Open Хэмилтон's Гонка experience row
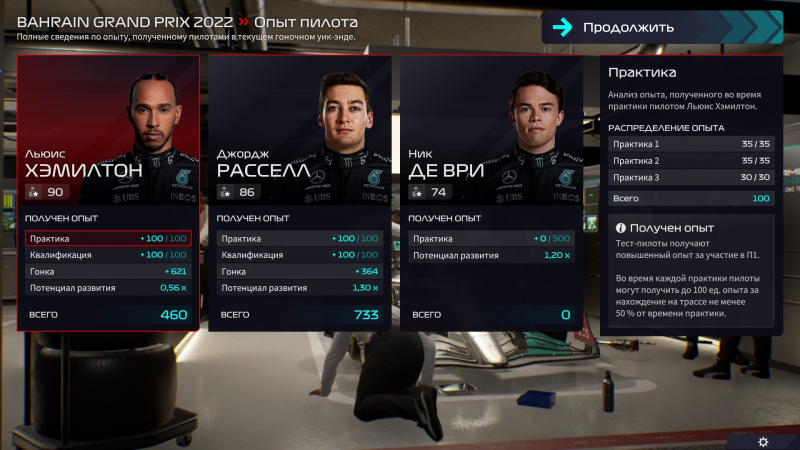The image size is (800, 450). (107, 271)
